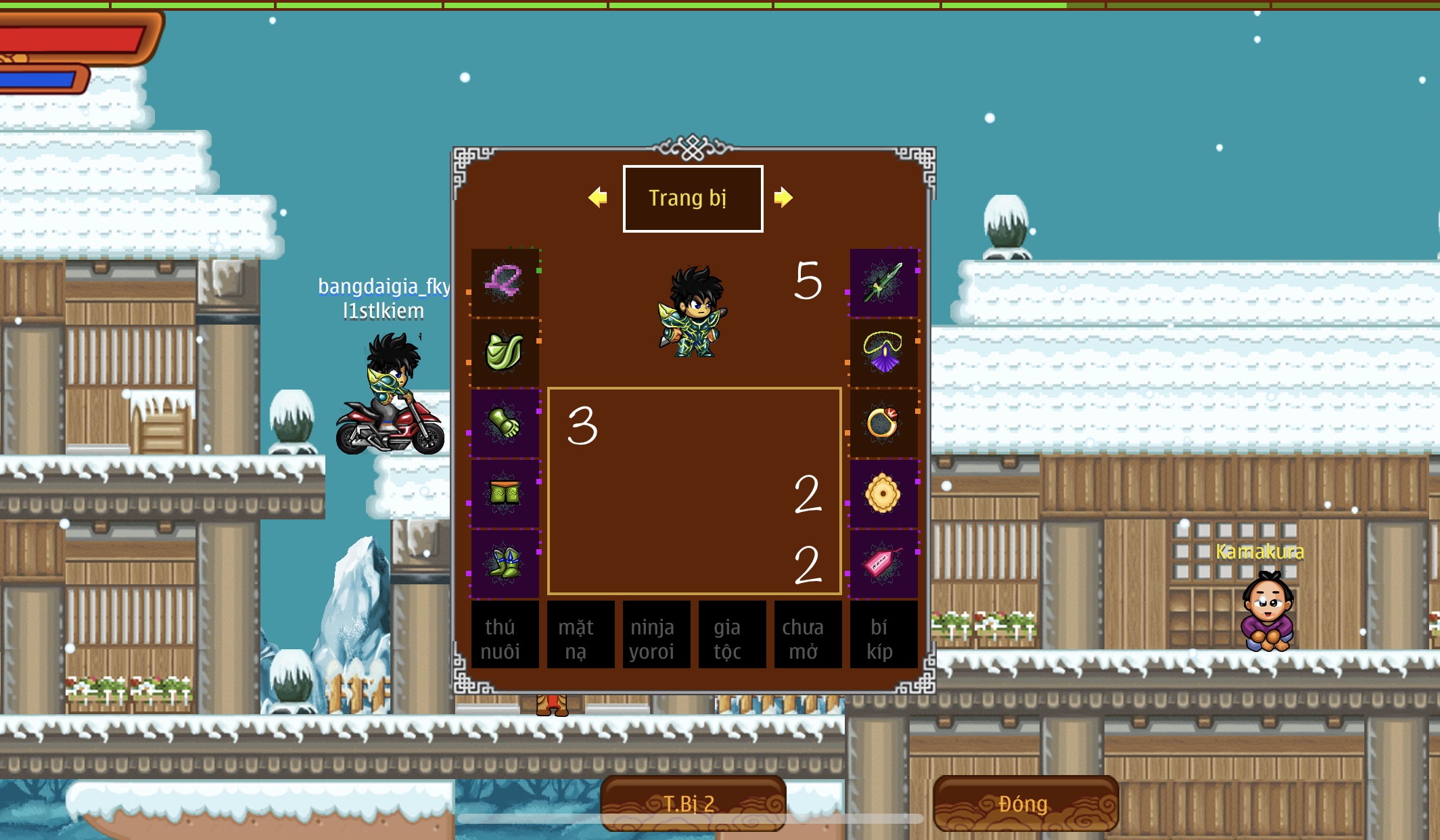The height and width of the screenshot is (840, 1440).
Task: Select the purple headband equipment slot
Action: tap(505, 282)
